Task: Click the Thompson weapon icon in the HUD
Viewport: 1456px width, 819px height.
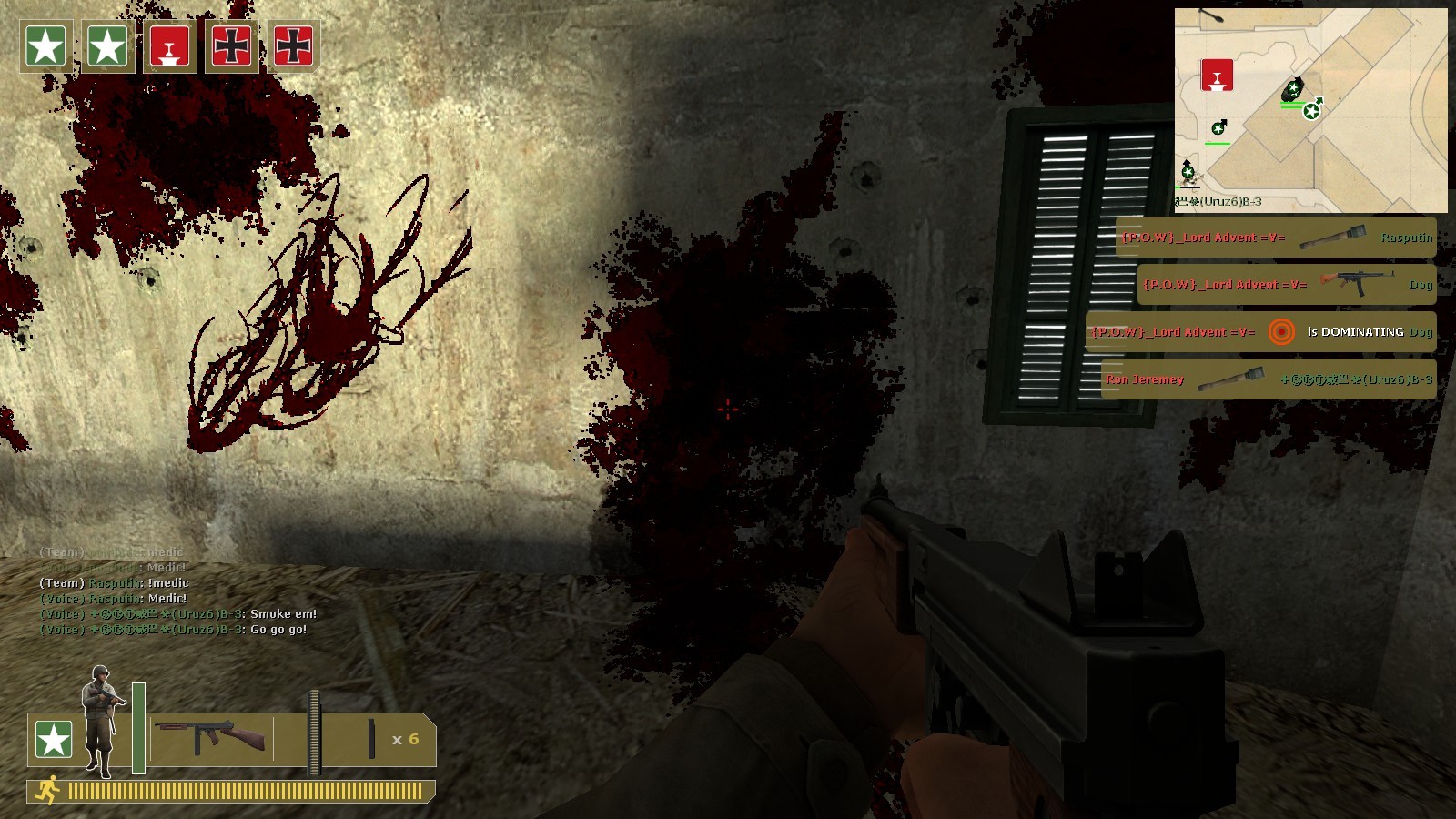Action: pos(211,735)
